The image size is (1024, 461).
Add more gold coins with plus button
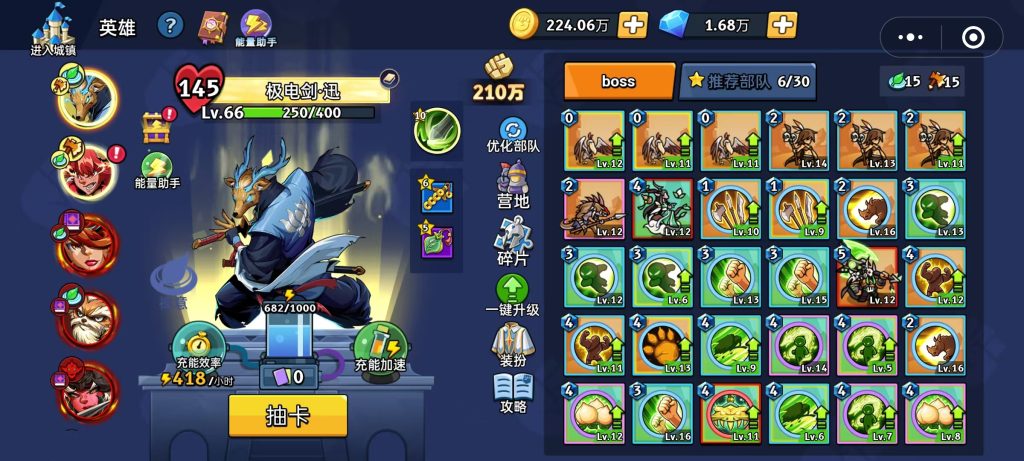632,25
